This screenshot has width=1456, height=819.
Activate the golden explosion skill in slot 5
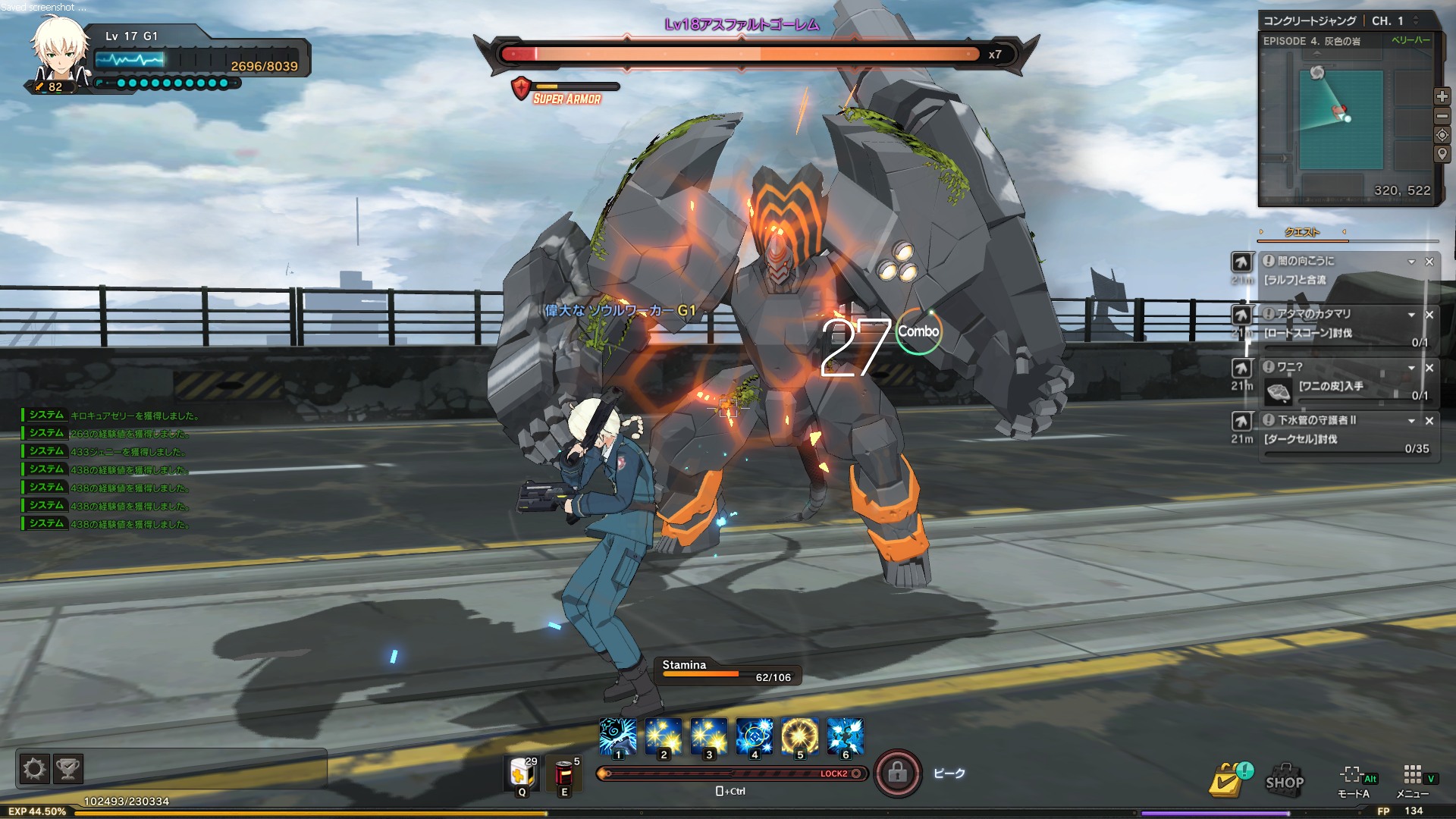[x=800, y=736]
